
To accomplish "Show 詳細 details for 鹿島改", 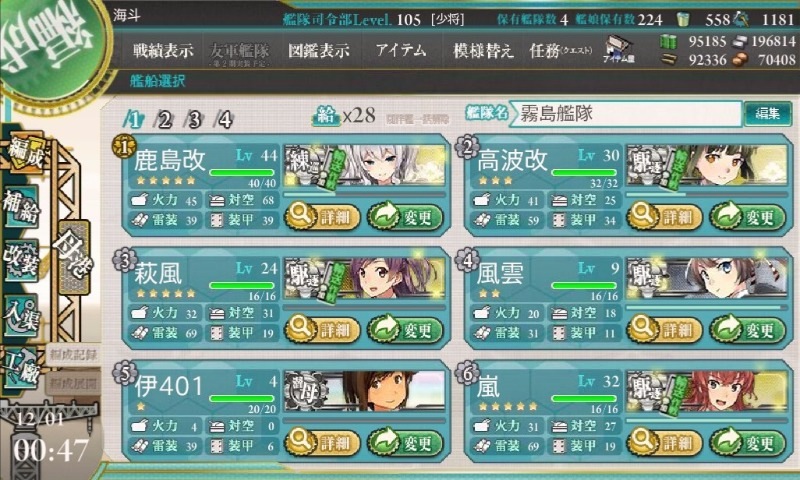I will [x=316, y=214].
